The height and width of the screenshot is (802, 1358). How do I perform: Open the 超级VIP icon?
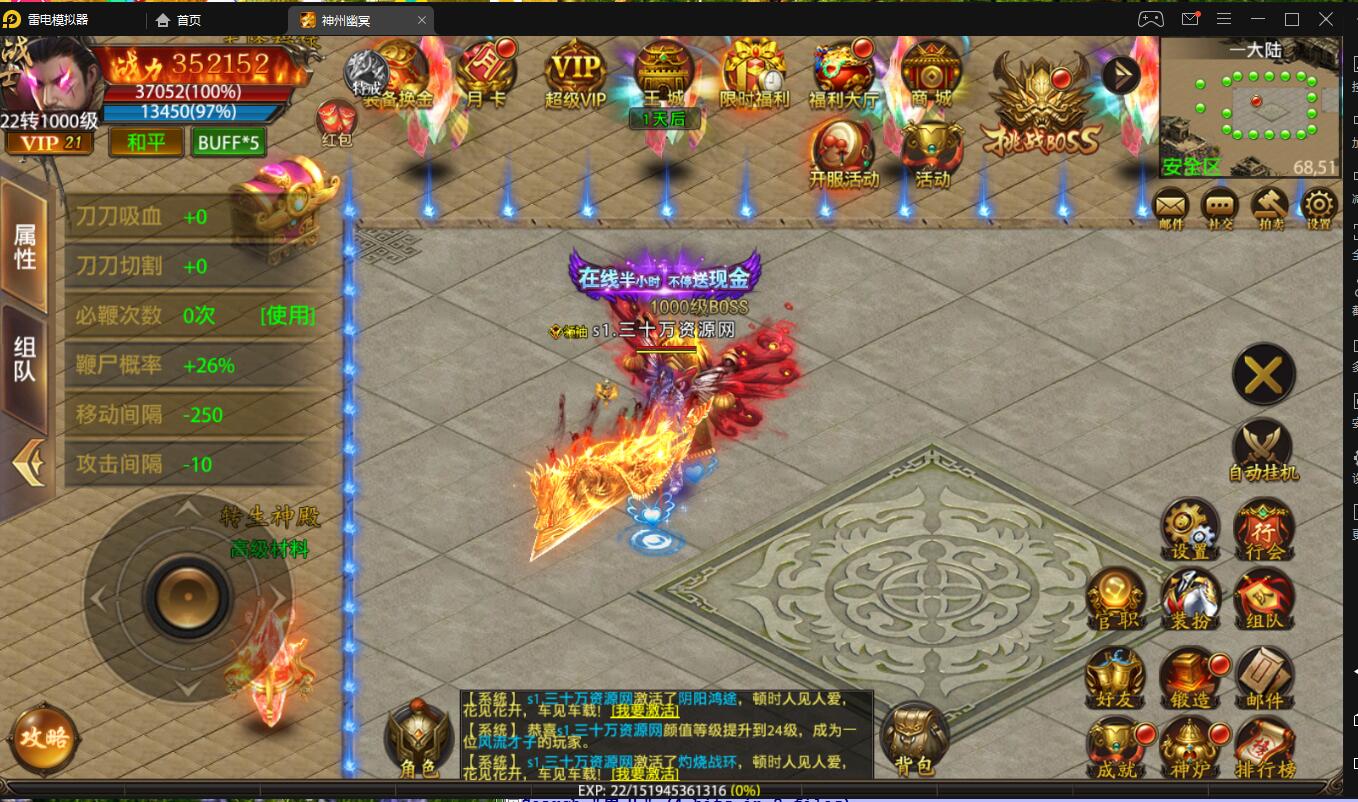pos(576,74)
